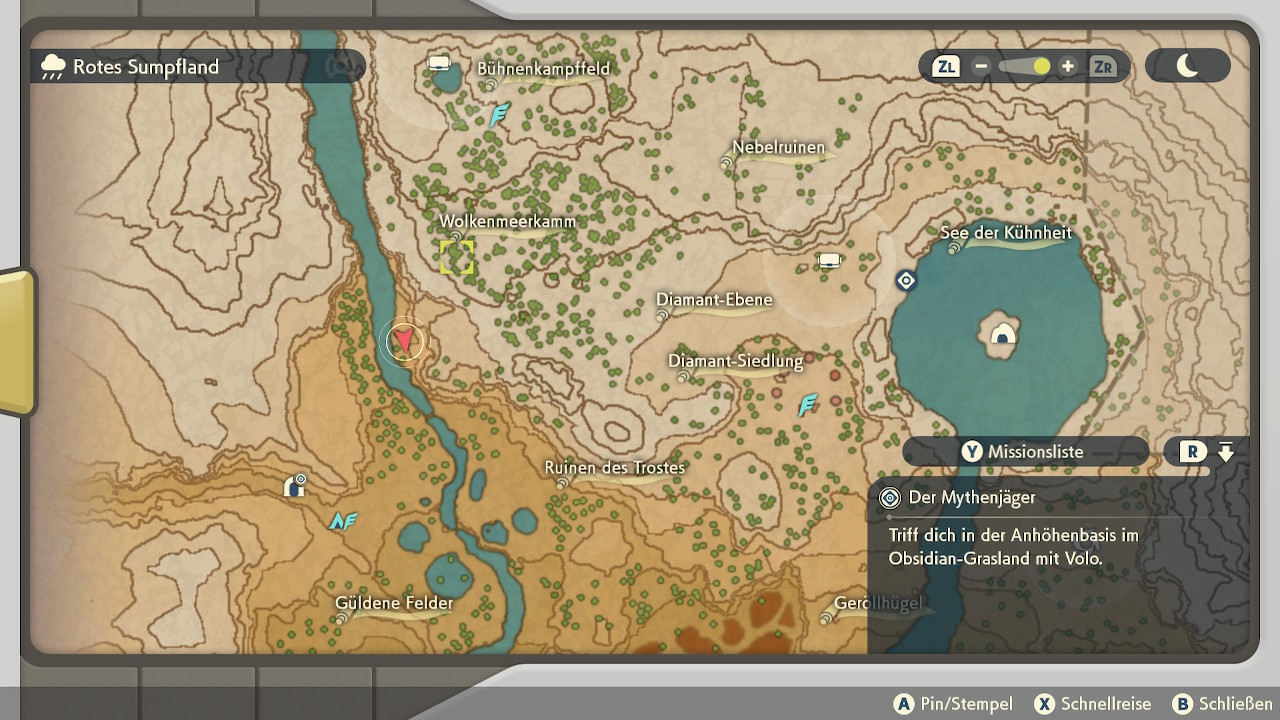
Task: Select the Bühnenkampffeld map label
Action: pos(543,69)
